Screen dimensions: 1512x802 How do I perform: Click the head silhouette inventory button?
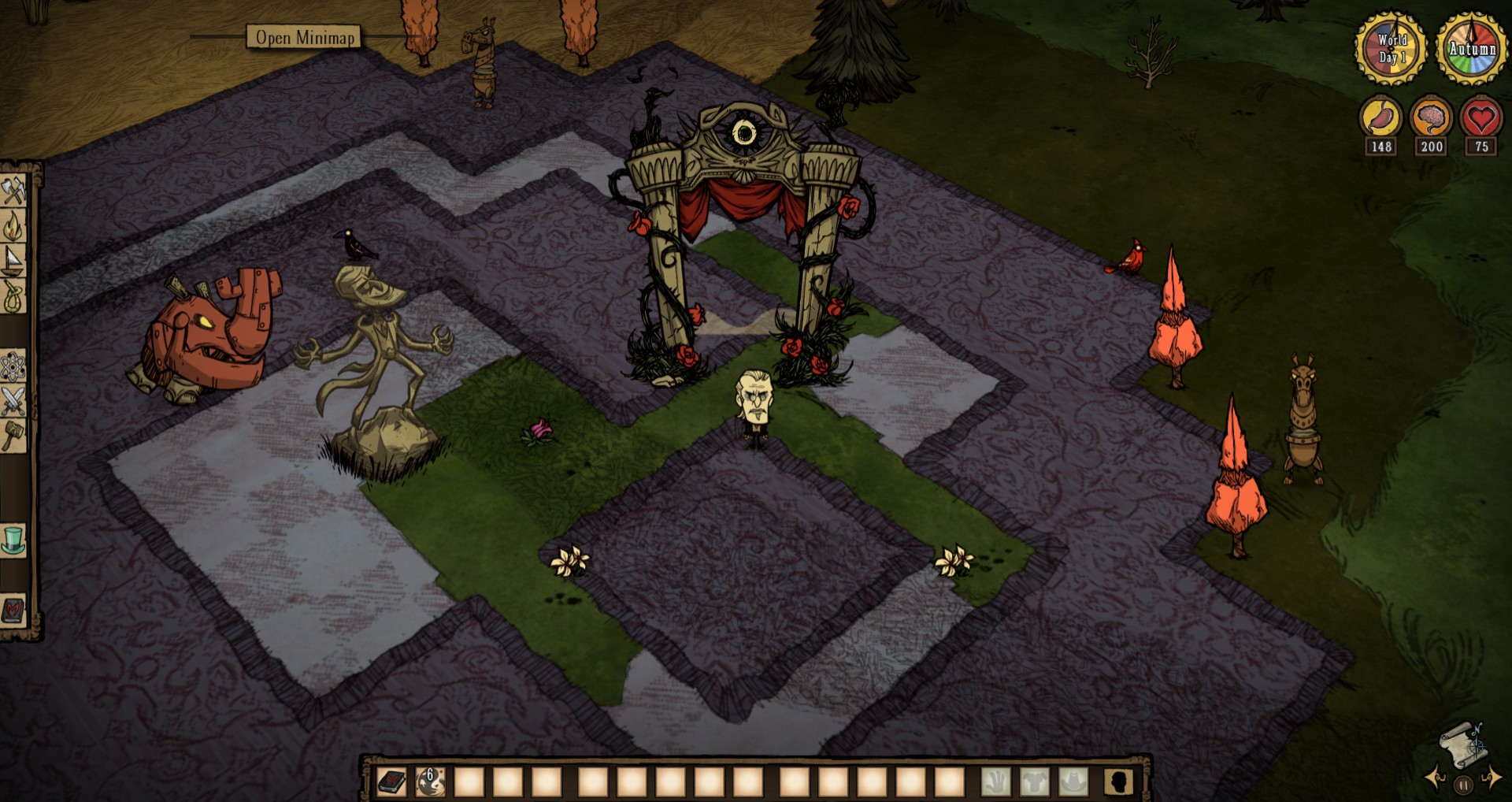[1118, 782]
